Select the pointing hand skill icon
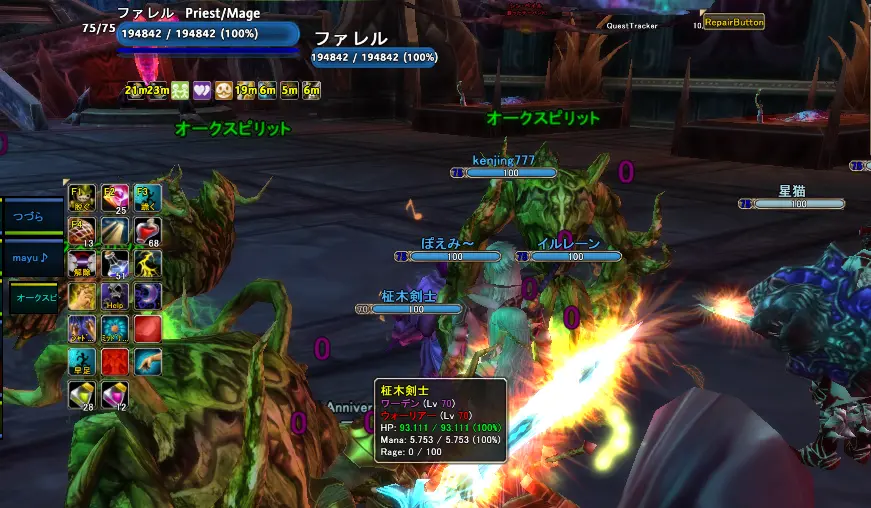This screenshot has width=871, height=508. (x=148, y=361)
